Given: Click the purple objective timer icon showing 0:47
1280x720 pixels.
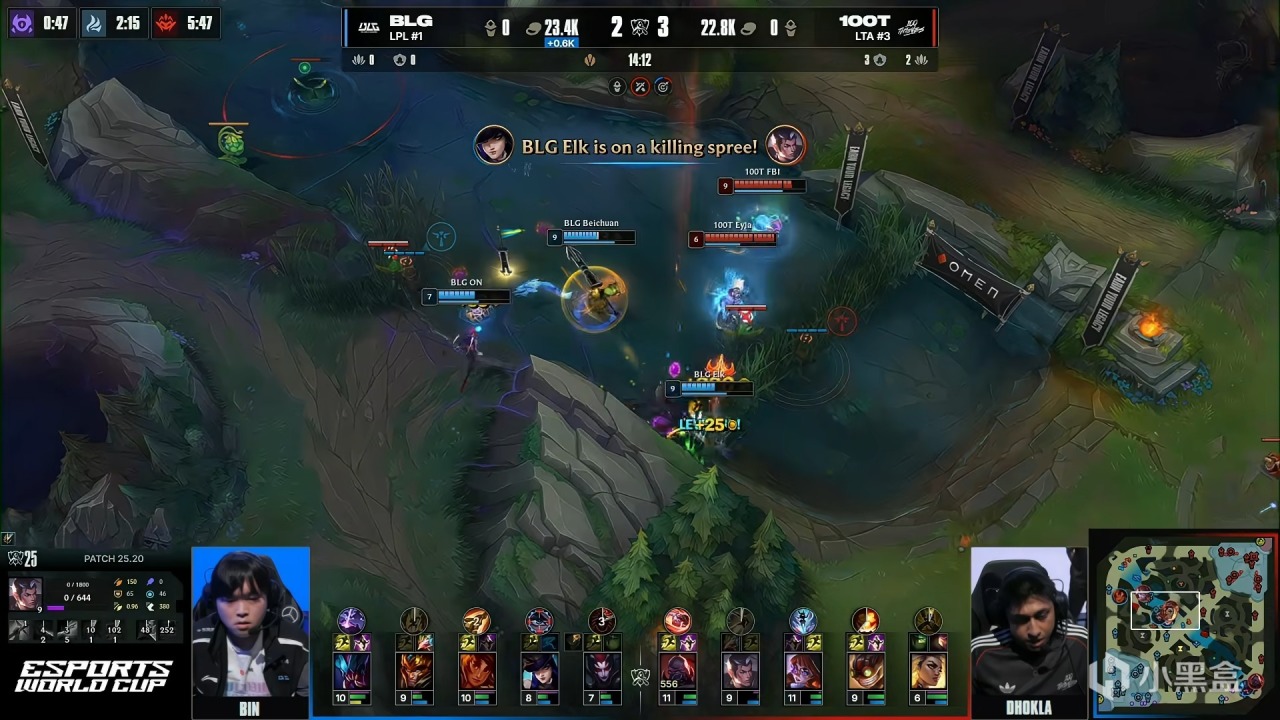Looking at the screenshot, I should (x=21, y=22).
